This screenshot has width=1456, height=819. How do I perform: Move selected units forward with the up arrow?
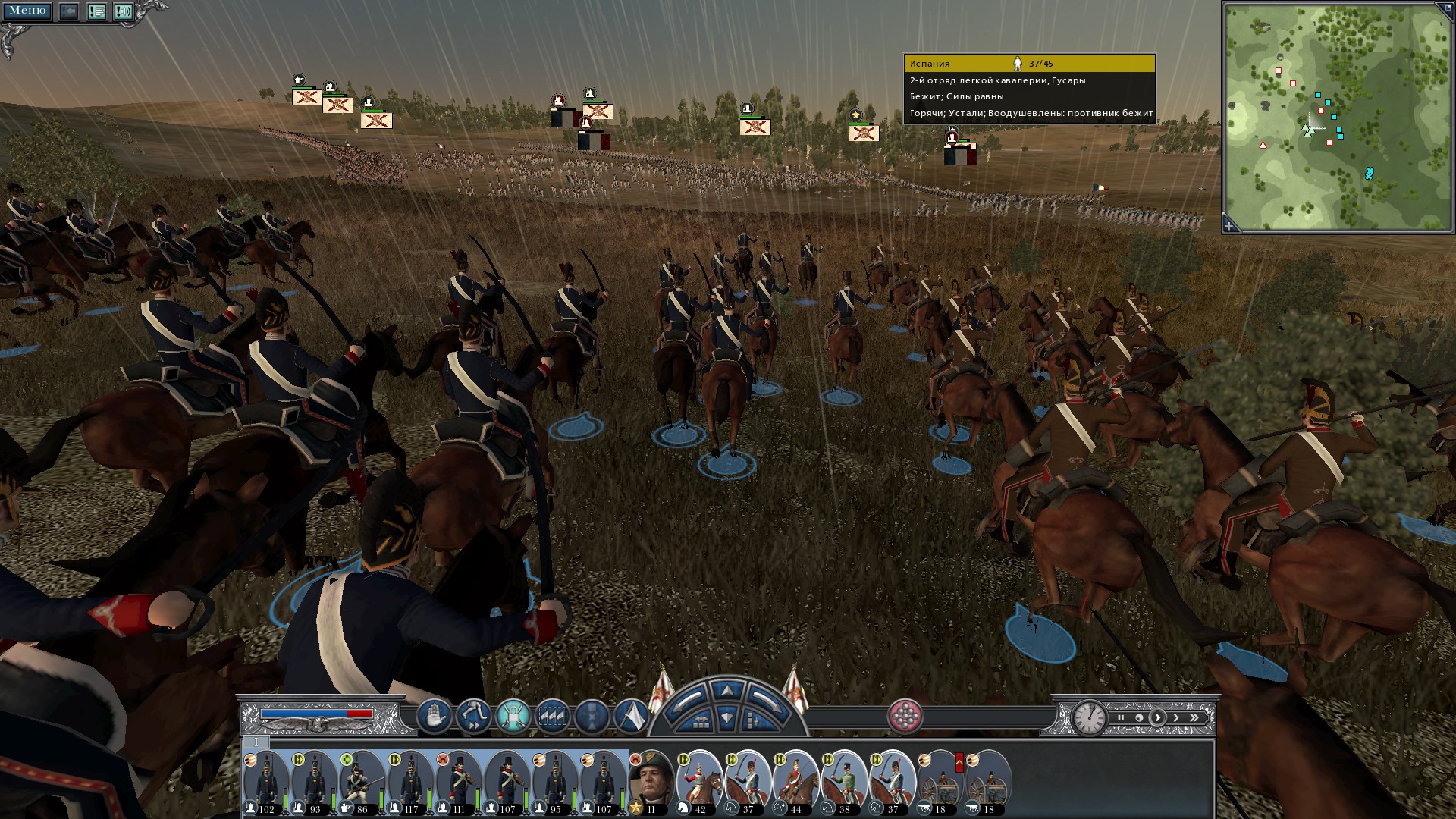[726, 690]
